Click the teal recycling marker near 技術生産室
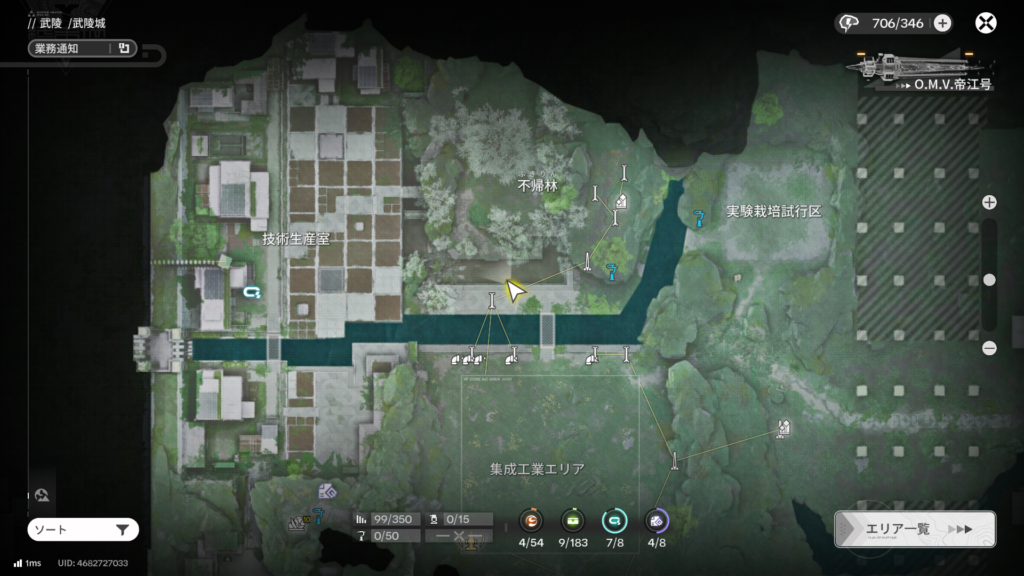Viewport: 1024px width, 576px height. tap(252, 292)
